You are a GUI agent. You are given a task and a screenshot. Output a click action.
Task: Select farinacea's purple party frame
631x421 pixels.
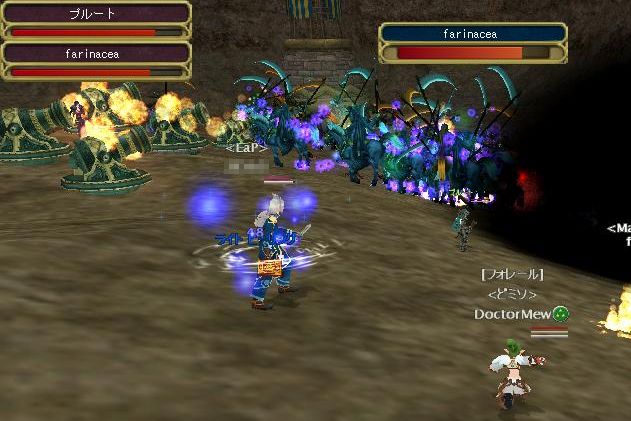[x=96, y=60]
